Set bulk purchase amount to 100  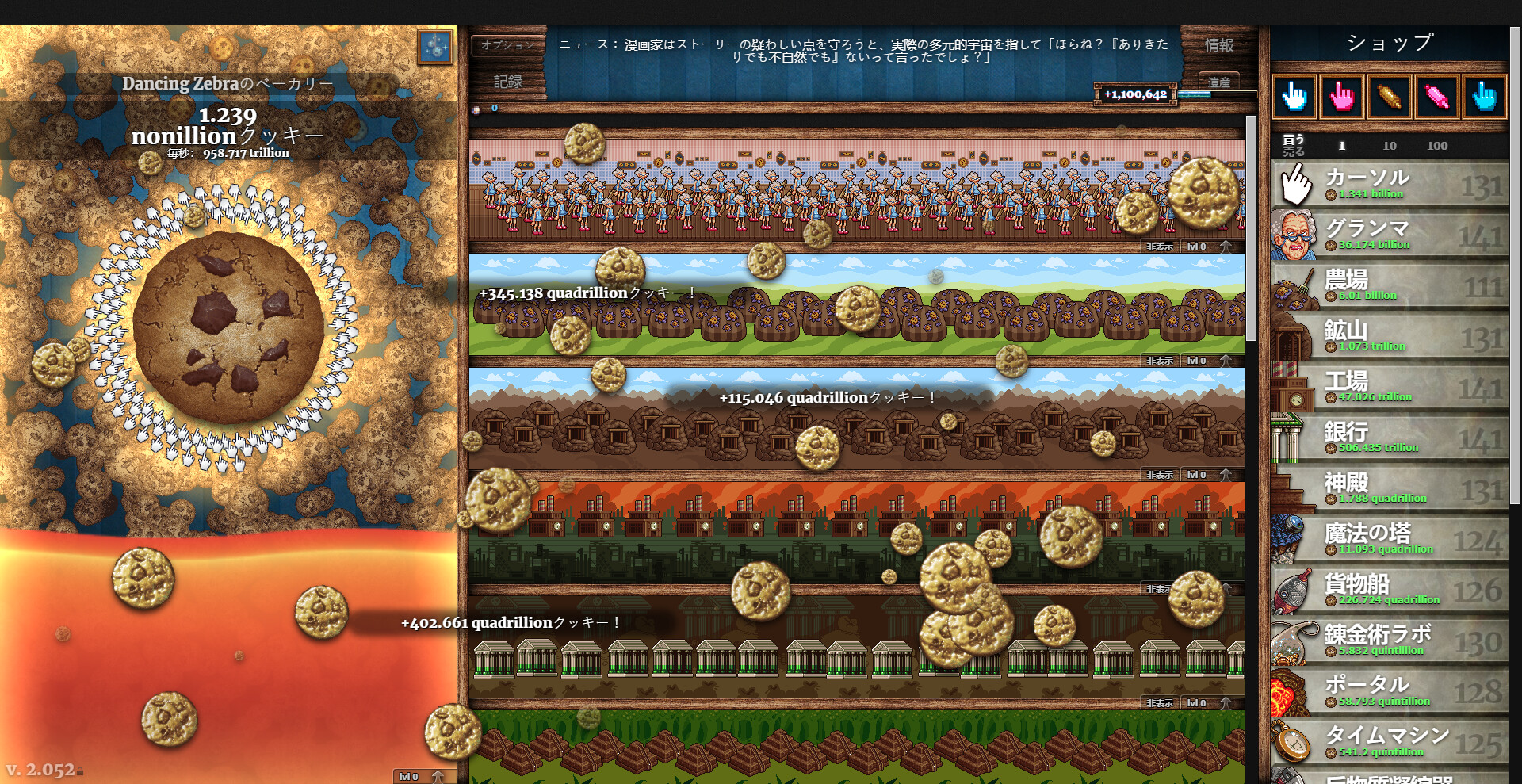tap(1437, 146)
